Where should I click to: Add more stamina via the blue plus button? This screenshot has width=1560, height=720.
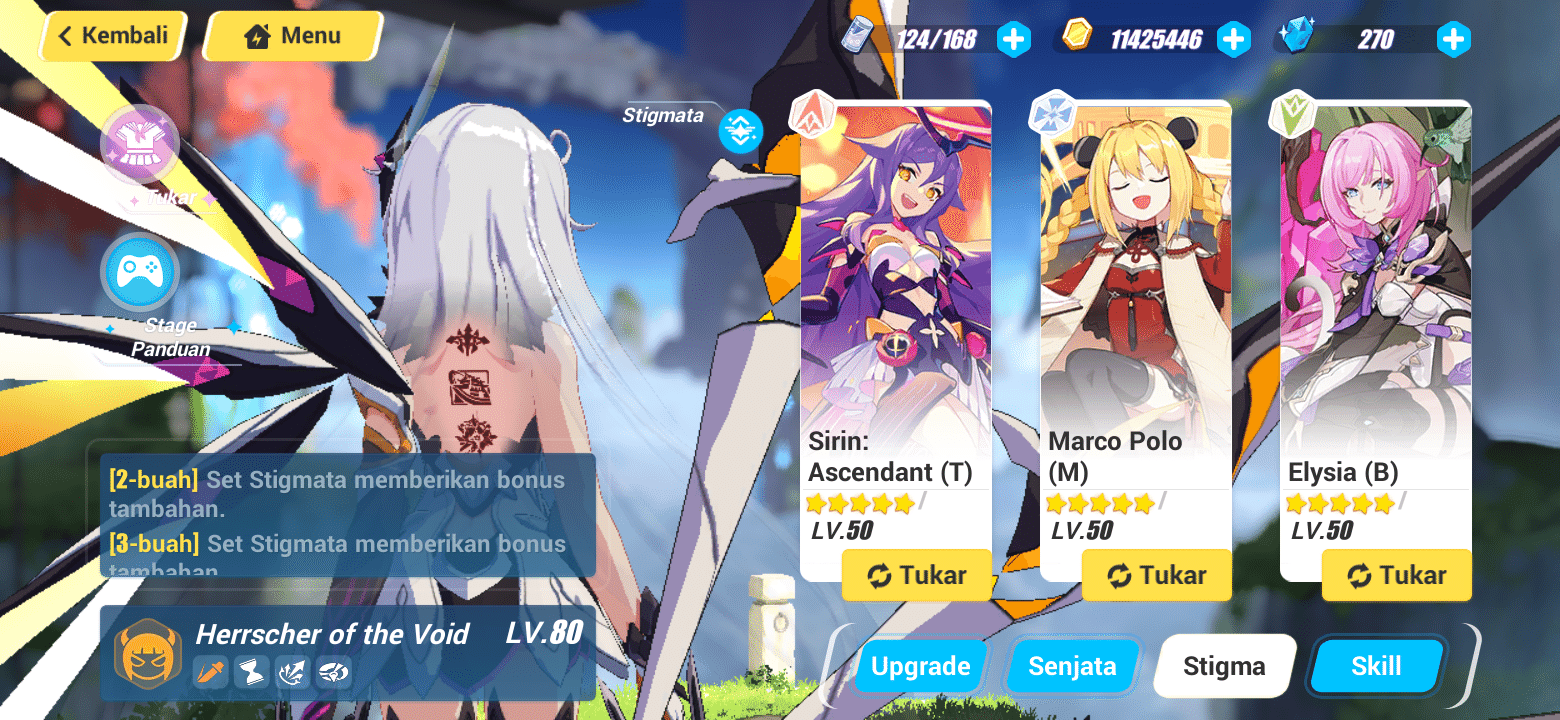click(1014, 39)
